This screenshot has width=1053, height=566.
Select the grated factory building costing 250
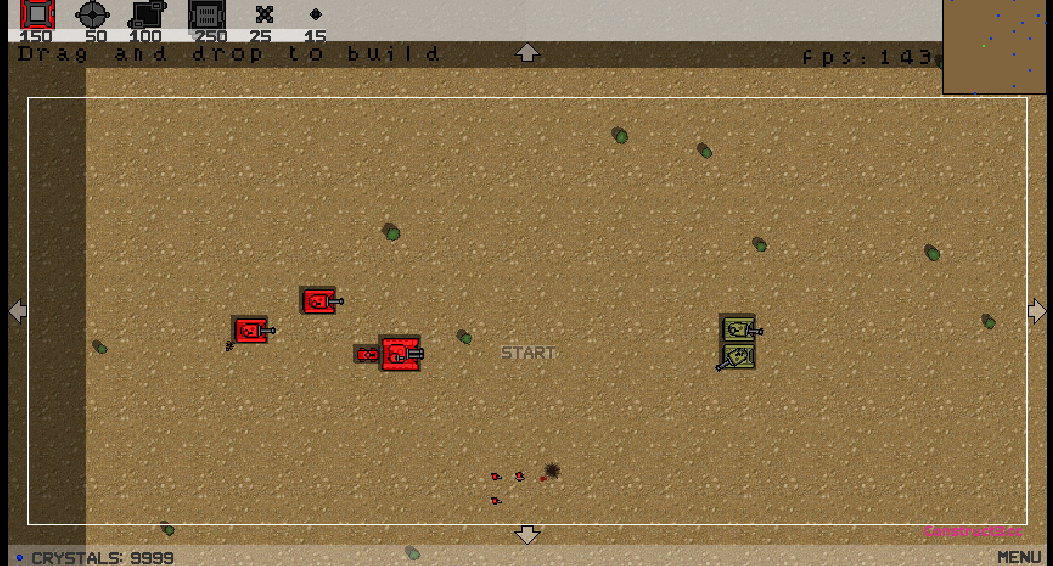click(207, 14)
